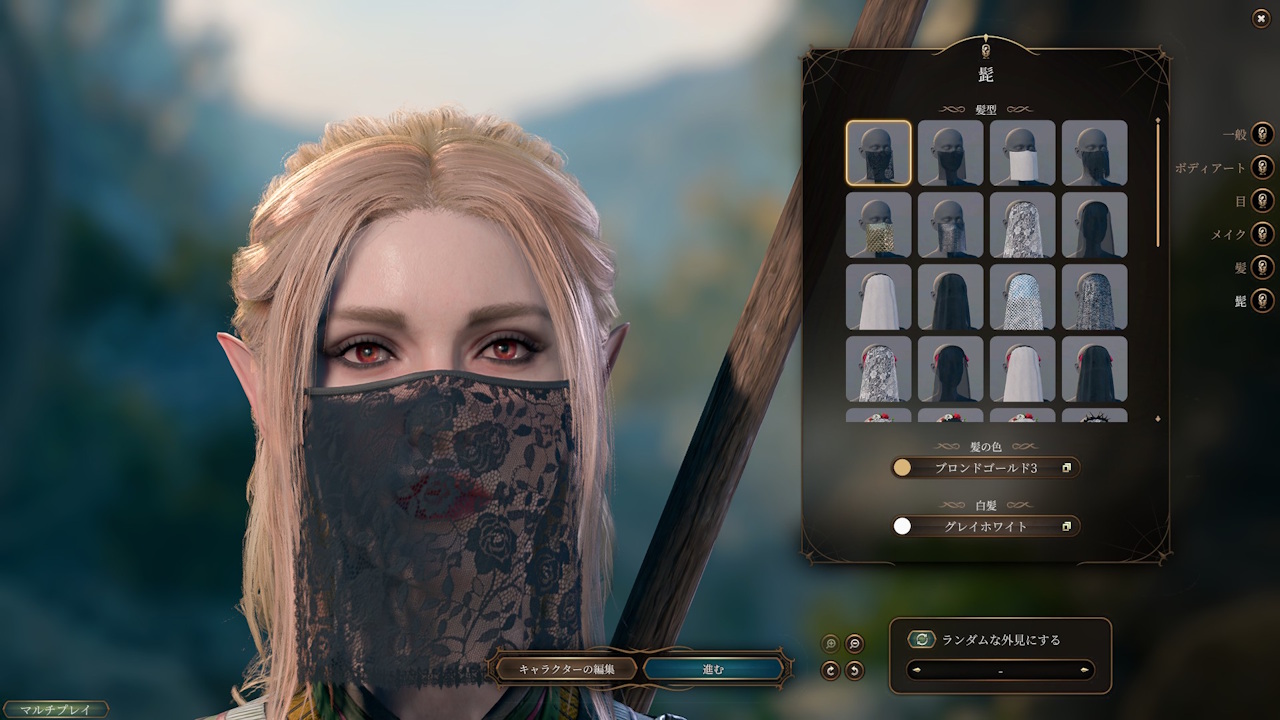Select the highlighted black lace veil thumbnail
Viewport: 1280px width, 720px height.
(879, 153)
